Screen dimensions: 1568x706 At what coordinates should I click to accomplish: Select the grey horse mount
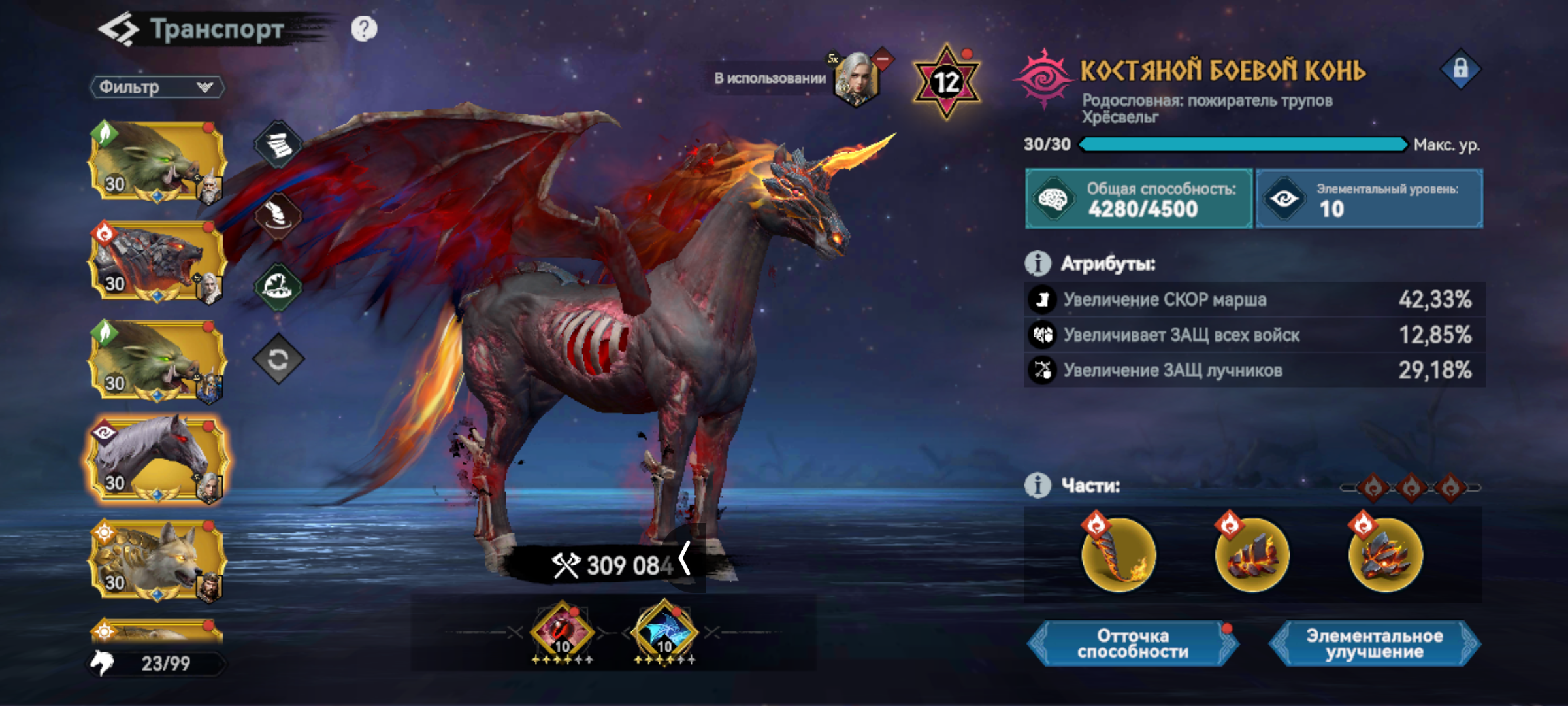tap(157, 461)
